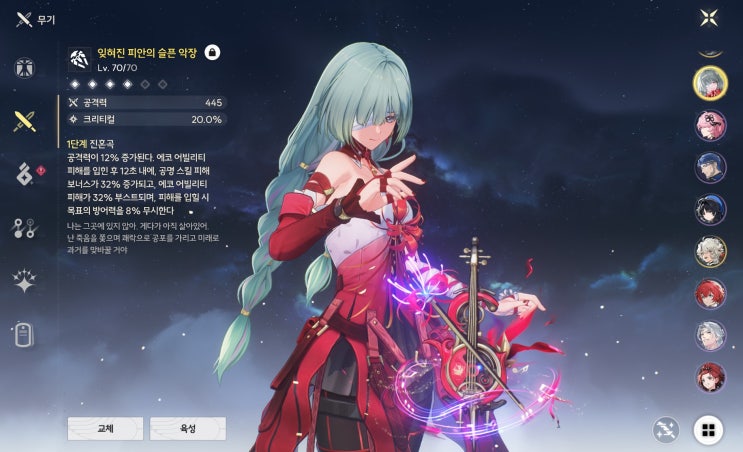Viewport: 743px width, 452px height.
Task: Close the weapon screen with the X
Action: point(709,17)
